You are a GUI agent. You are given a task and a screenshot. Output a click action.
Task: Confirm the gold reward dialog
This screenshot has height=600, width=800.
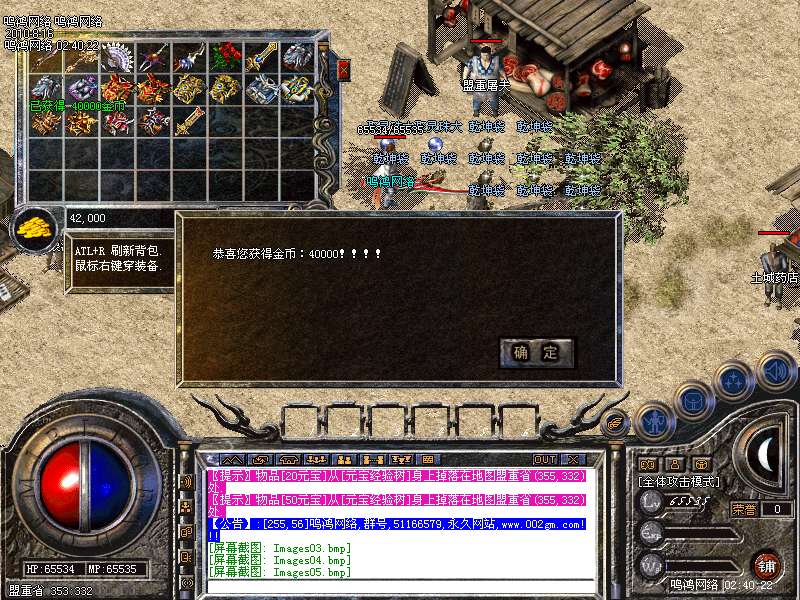point(537,353)
